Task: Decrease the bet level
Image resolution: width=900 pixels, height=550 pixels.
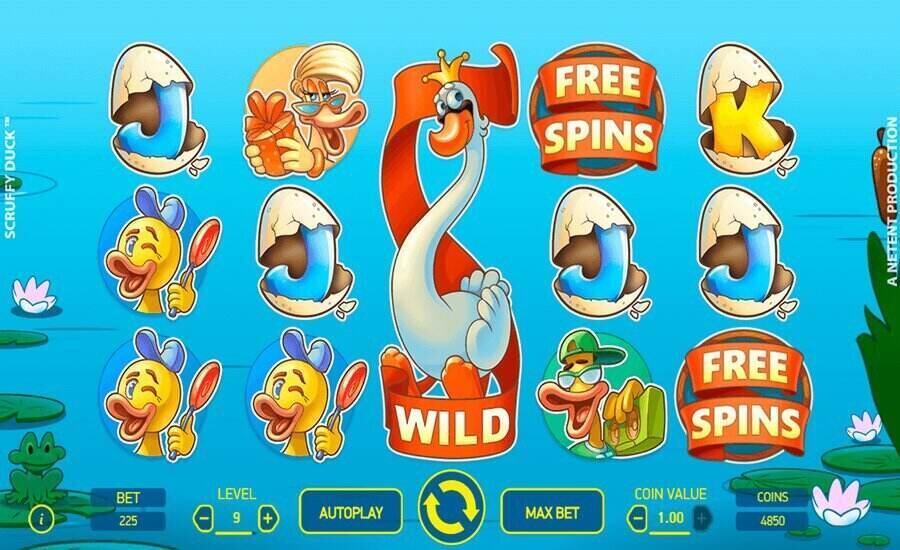Action: click(204, 518)
